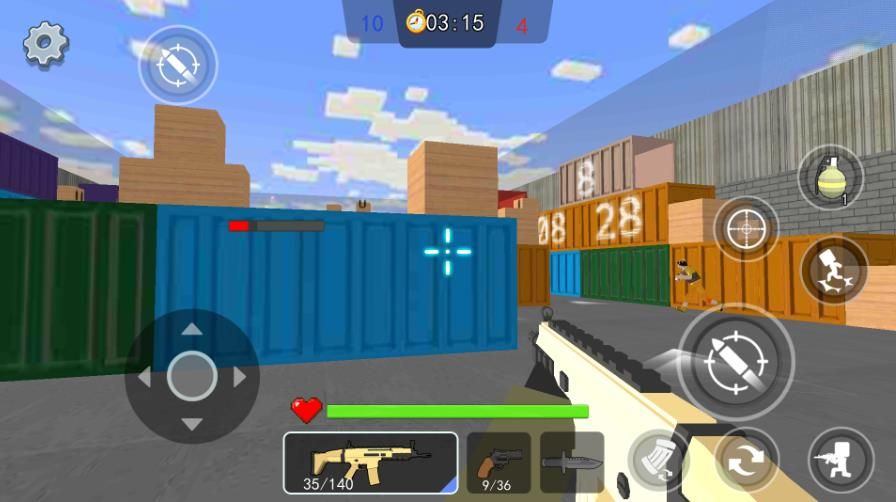Toggle crouch with the kneeling soldier button
The width and height of the screenshot is (896, 502).
(839, 460)
